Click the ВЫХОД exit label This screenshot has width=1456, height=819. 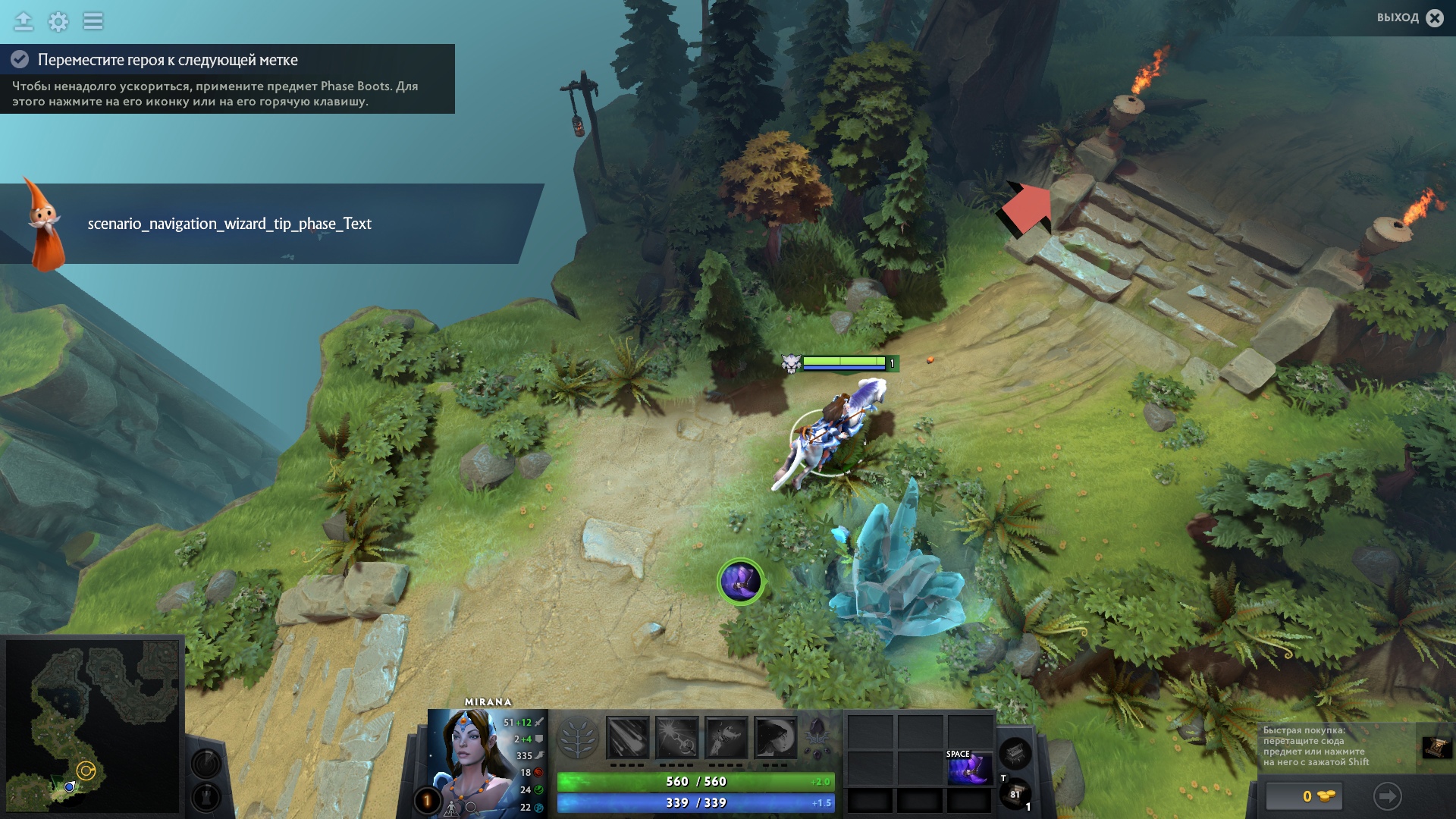tap(1400, 17)
